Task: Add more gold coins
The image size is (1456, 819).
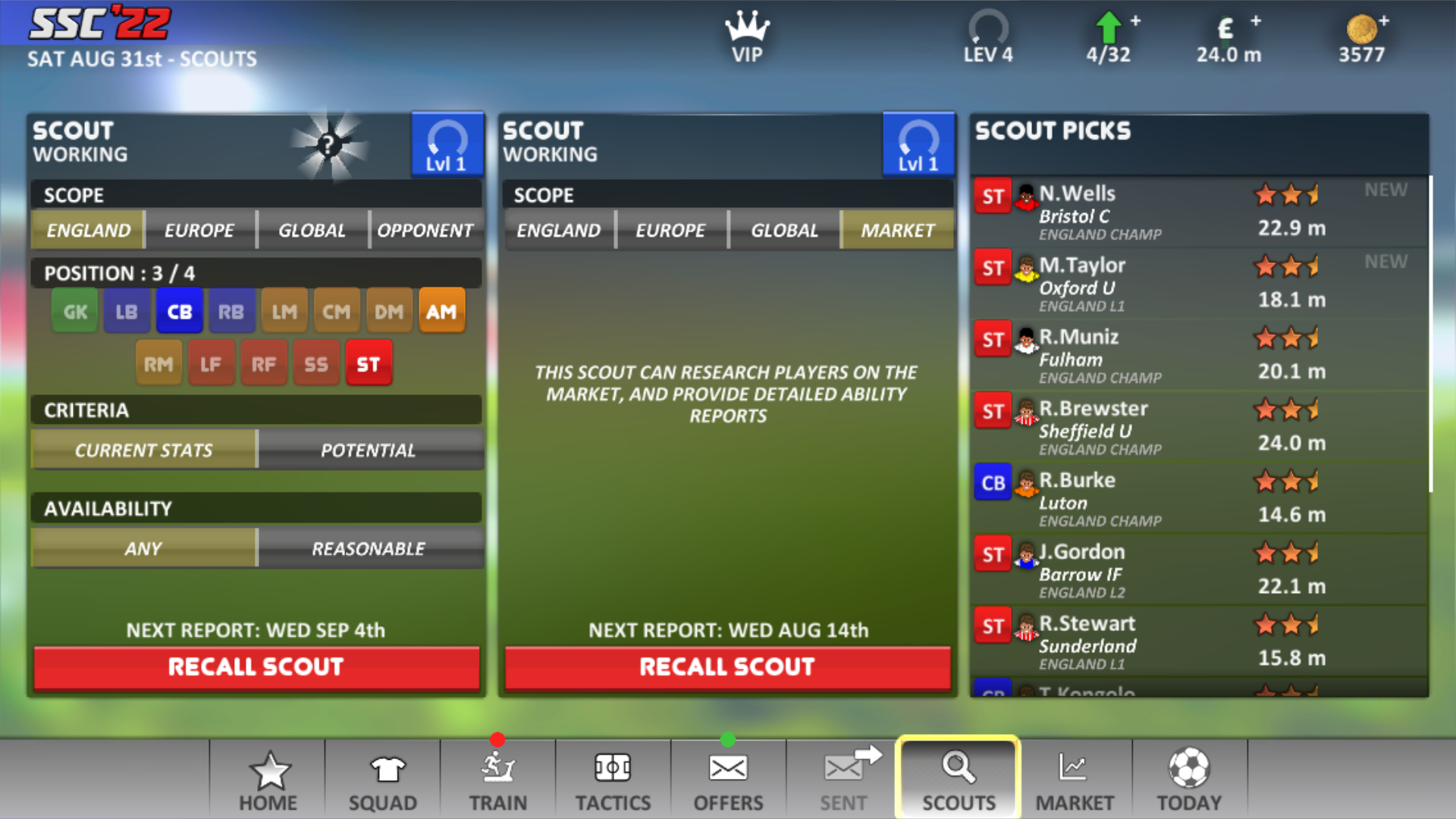Action: pos(1383,21)
